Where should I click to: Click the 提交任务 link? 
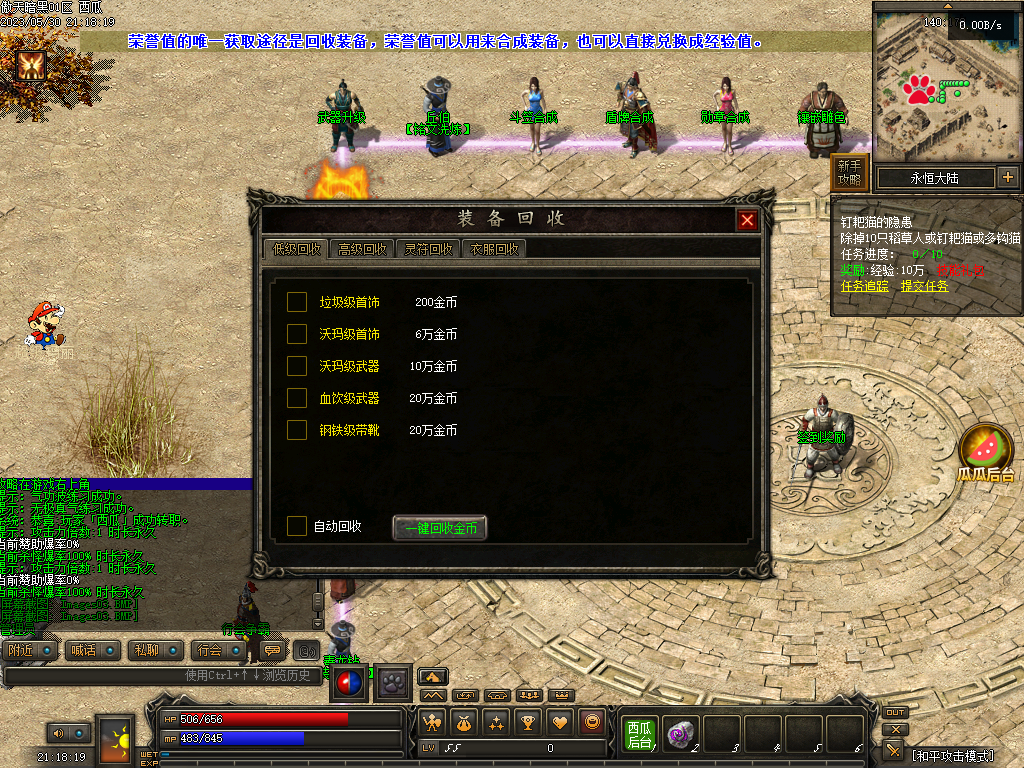(925, 286)
